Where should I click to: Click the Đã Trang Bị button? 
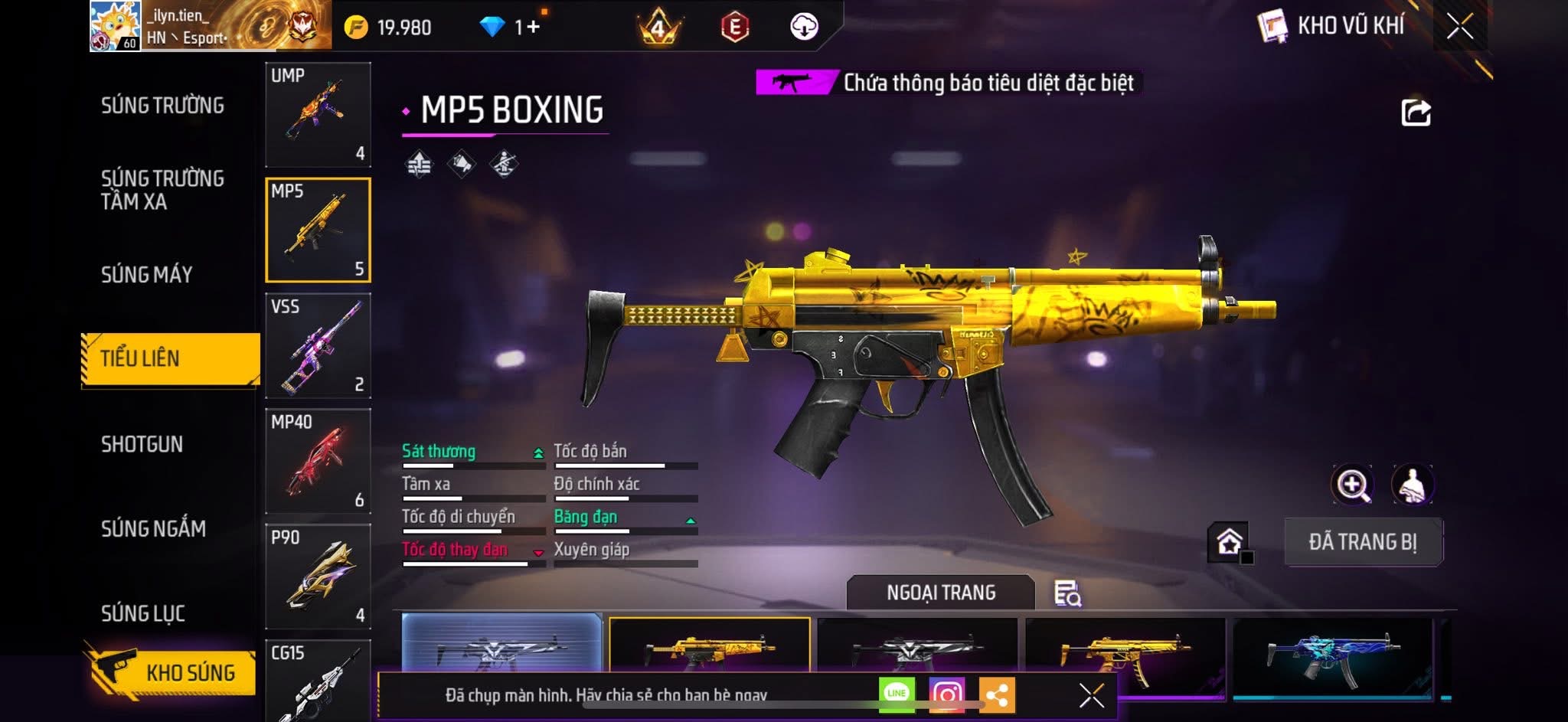point(1363,542)
